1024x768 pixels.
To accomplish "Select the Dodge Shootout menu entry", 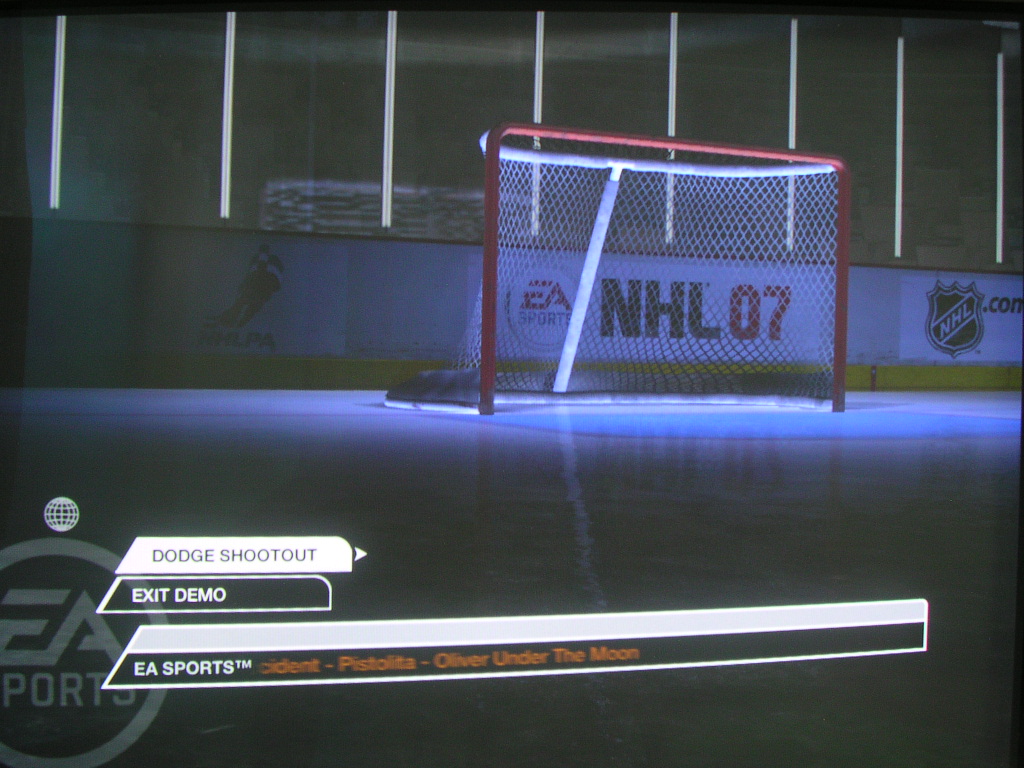I will [234, 555].
